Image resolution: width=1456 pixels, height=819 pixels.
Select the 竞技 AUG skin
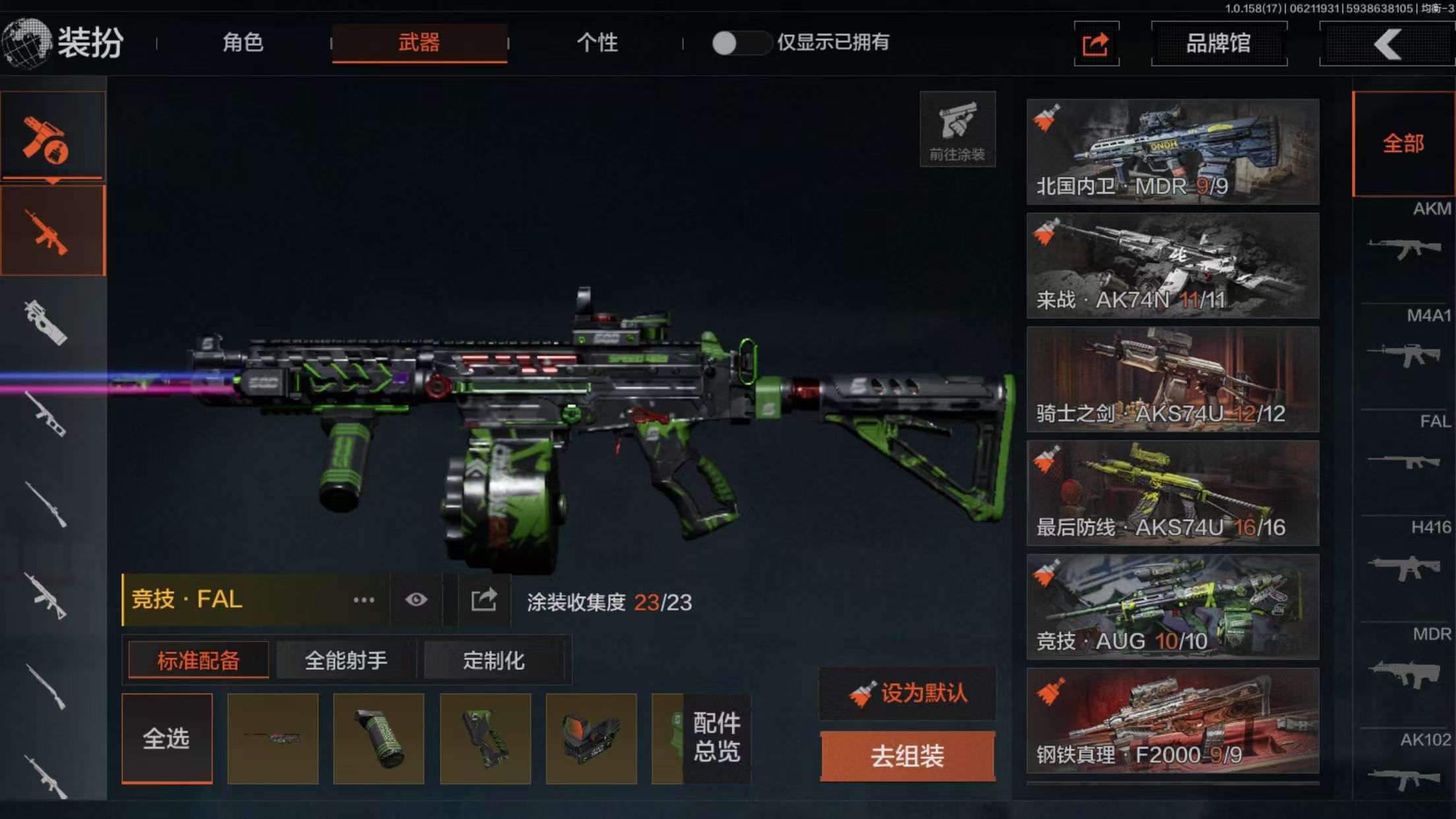1172,607
